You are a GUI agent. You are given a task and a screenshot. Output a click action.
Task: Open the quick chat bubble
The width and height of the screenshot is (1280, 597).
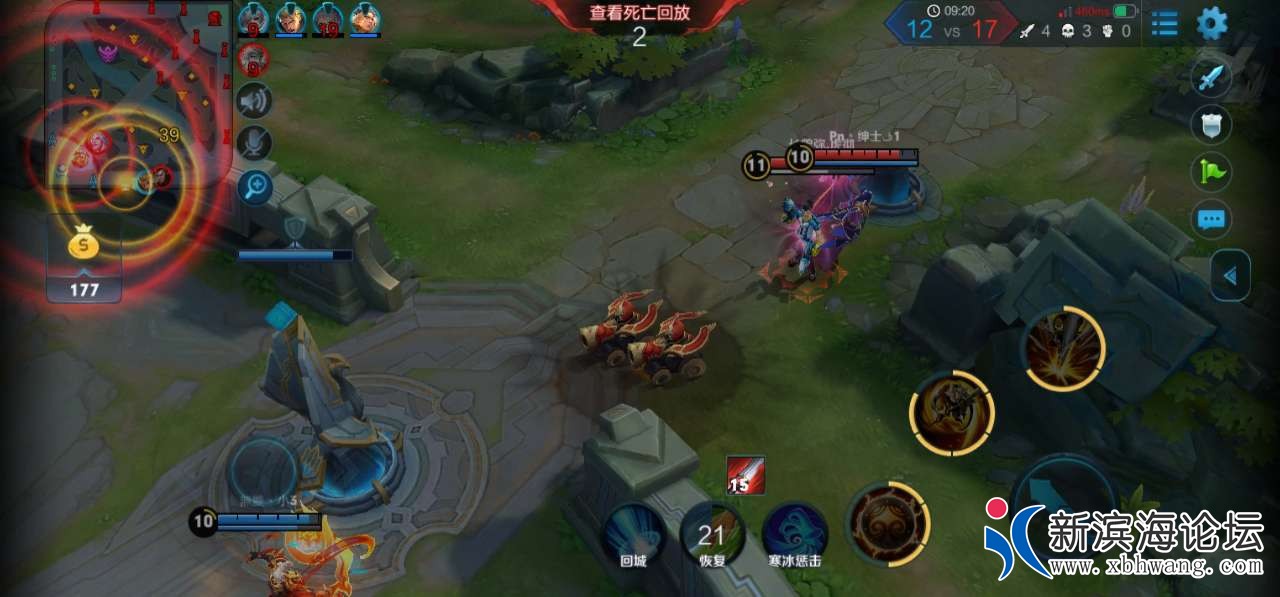click(1211, 219)
